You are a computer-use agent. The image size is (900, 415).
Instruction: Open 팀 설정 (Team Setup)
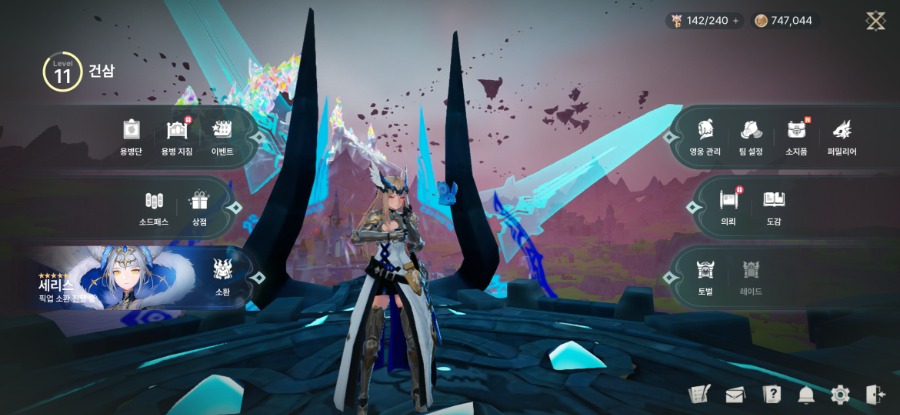(x=751, y=136)
